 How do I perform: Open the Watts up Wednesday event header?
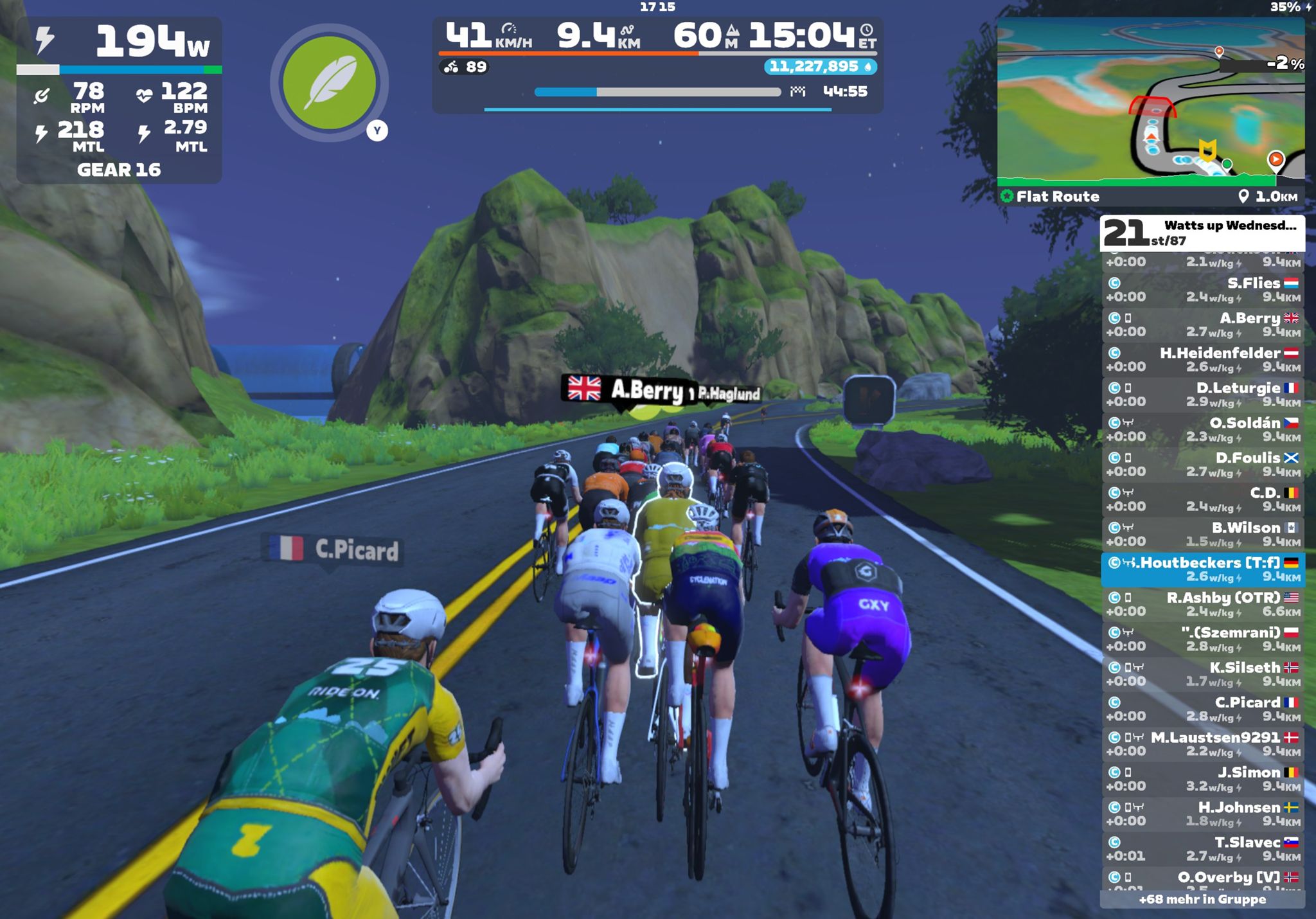click(x=1202, y=233)
